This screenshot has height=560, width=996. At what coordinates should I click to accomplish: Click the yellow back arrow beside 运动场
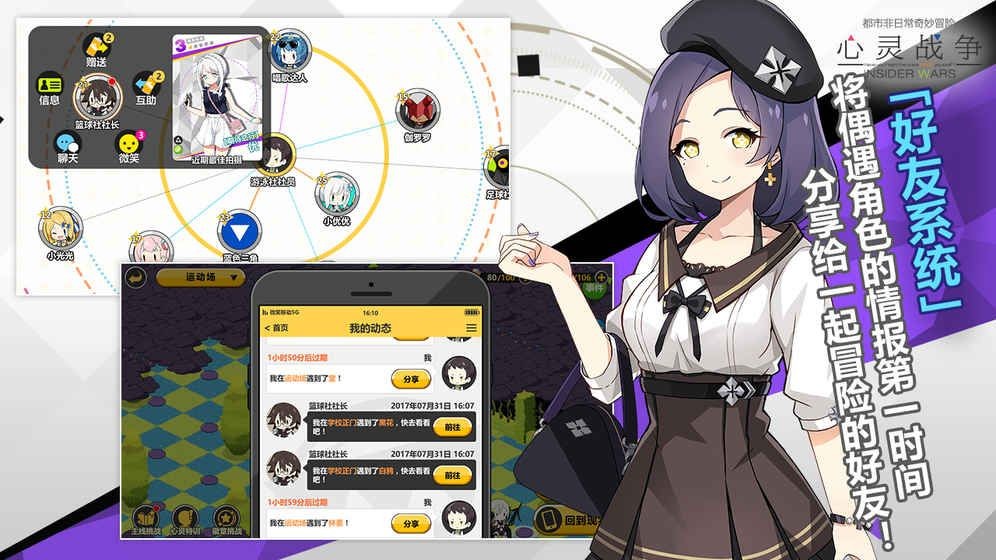tap(134, 277)
